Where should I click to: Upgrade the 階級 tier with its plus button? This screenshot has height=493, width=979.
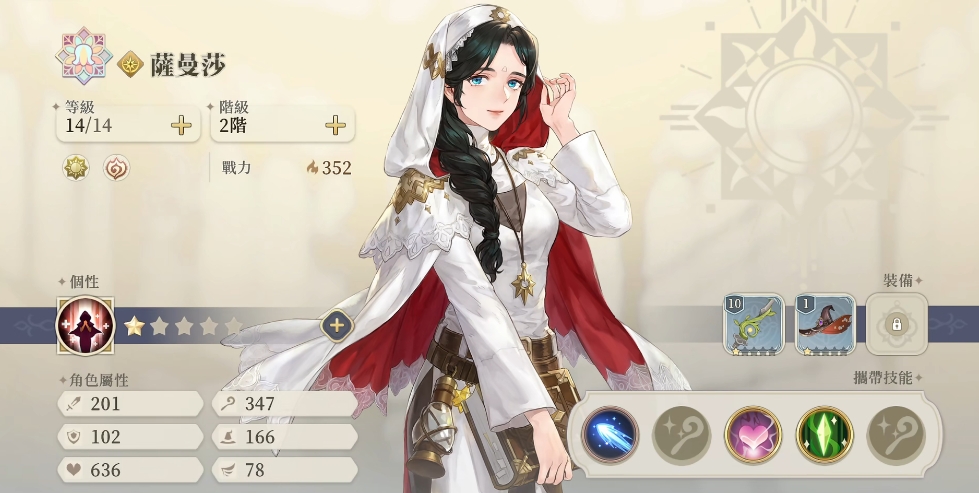[x=336, y=125]
